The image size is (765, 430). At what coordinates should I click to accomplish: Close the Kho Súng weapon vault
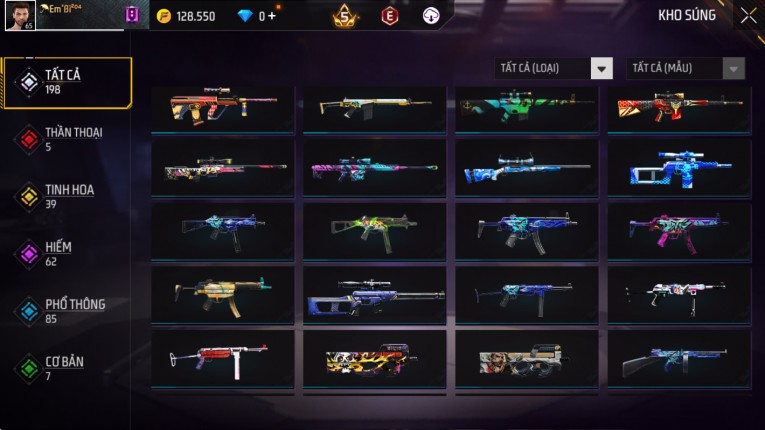click(x=748, y=15)
